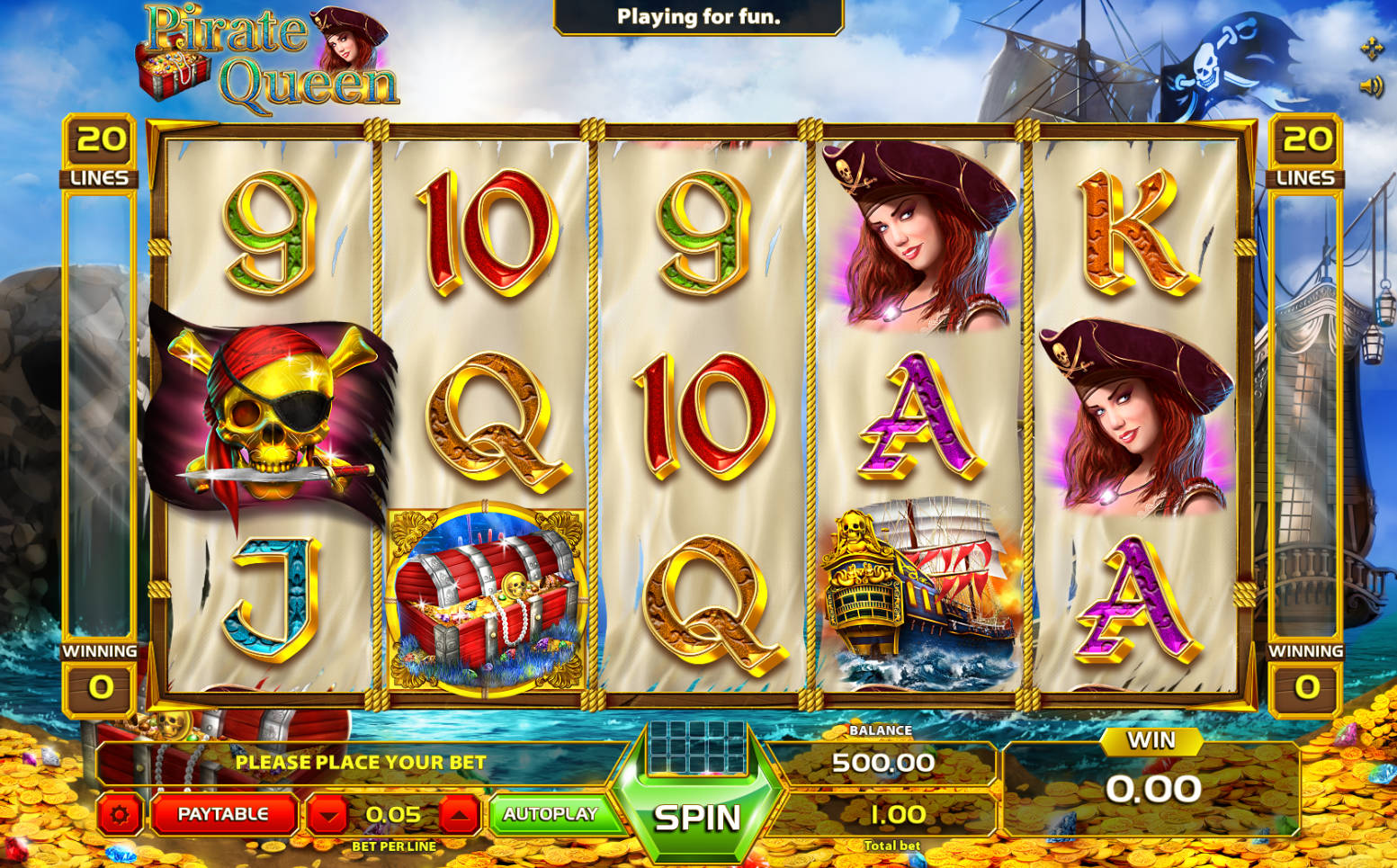Click the green 9 symbol on reel one
Image resolution: width=1397 pixels, height=868 pixels.
[270, 234]
